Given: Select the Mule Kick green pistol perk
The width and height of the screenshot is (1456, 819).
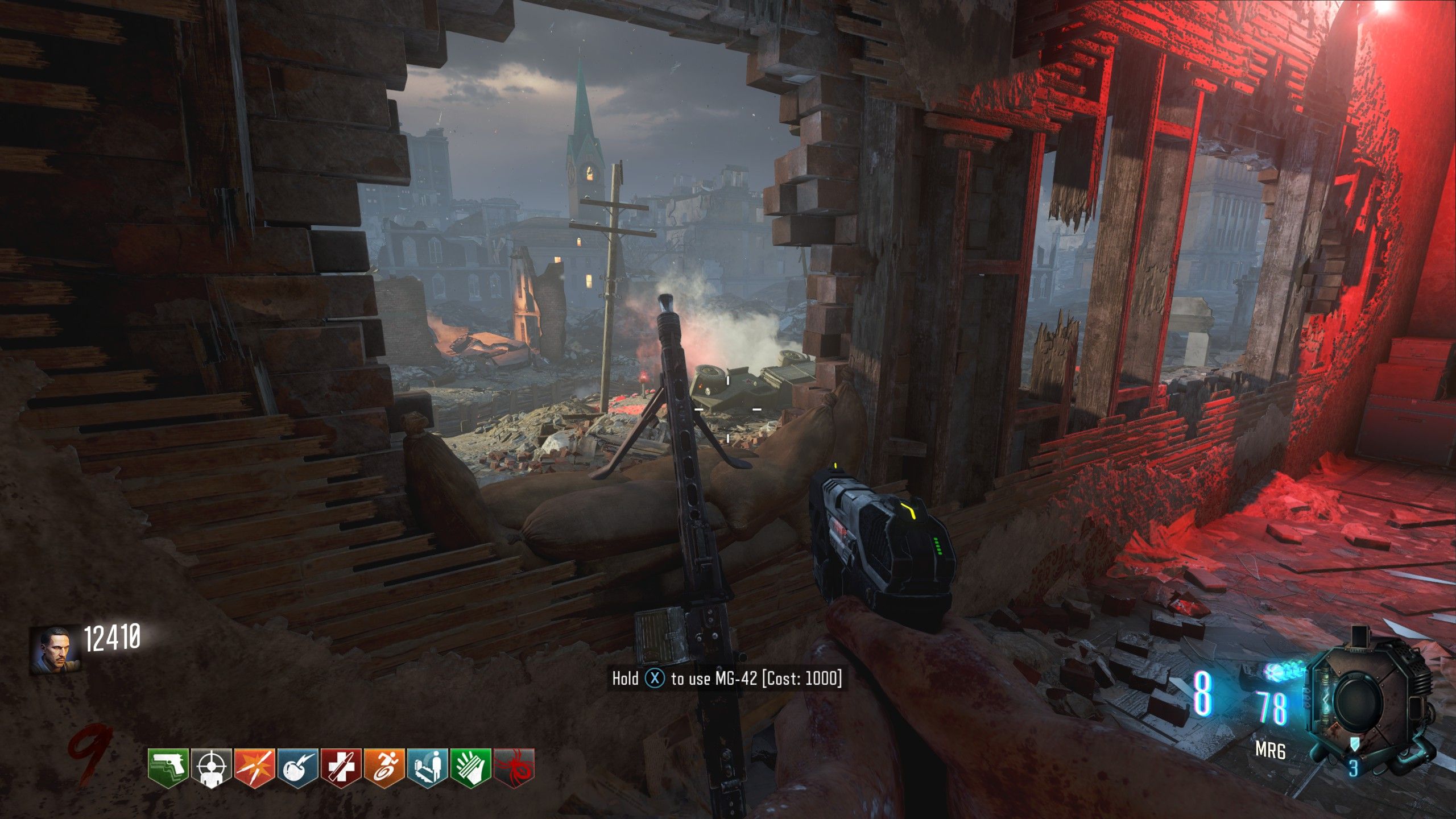Looking at the screenshot, I should coord(168,767).
